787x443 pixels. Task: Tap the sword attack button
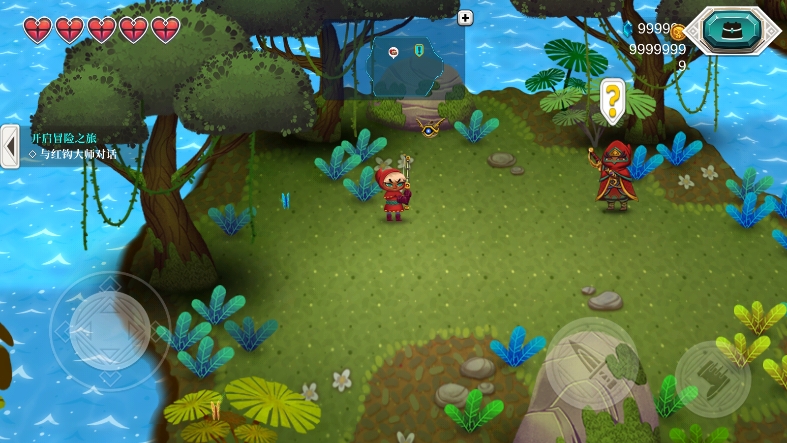[591, 364]
